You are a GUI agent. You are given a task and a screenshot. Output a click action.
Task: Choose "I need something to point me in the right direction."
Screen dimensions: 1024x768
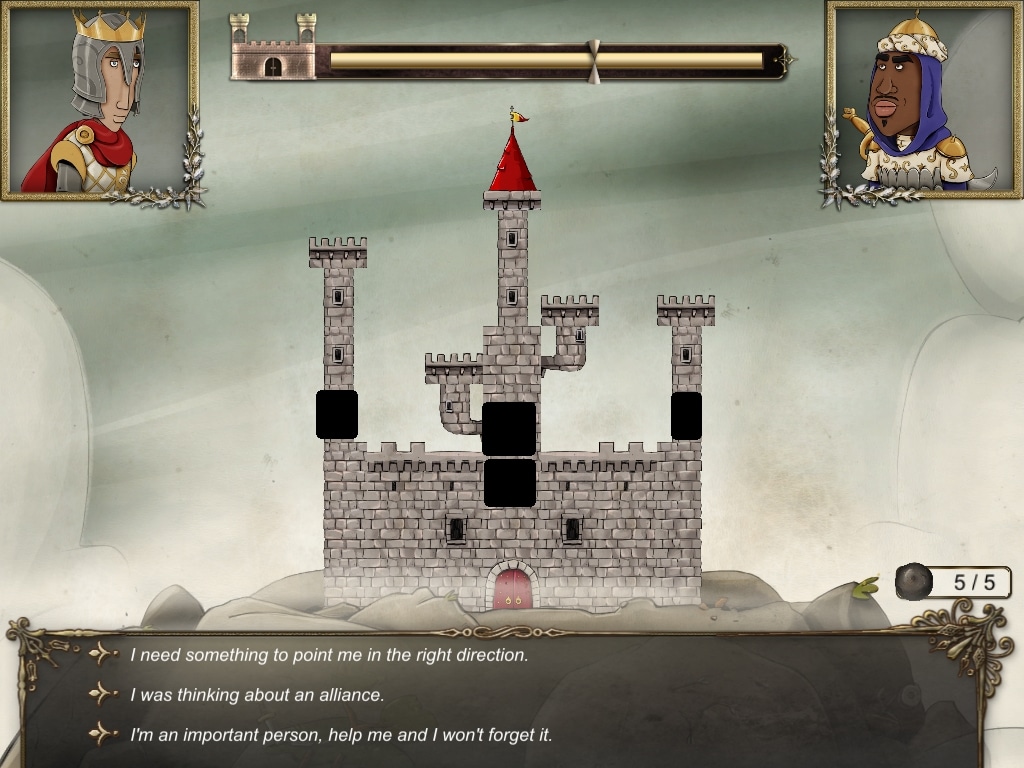pyautogui.click(x=329, y=655)
